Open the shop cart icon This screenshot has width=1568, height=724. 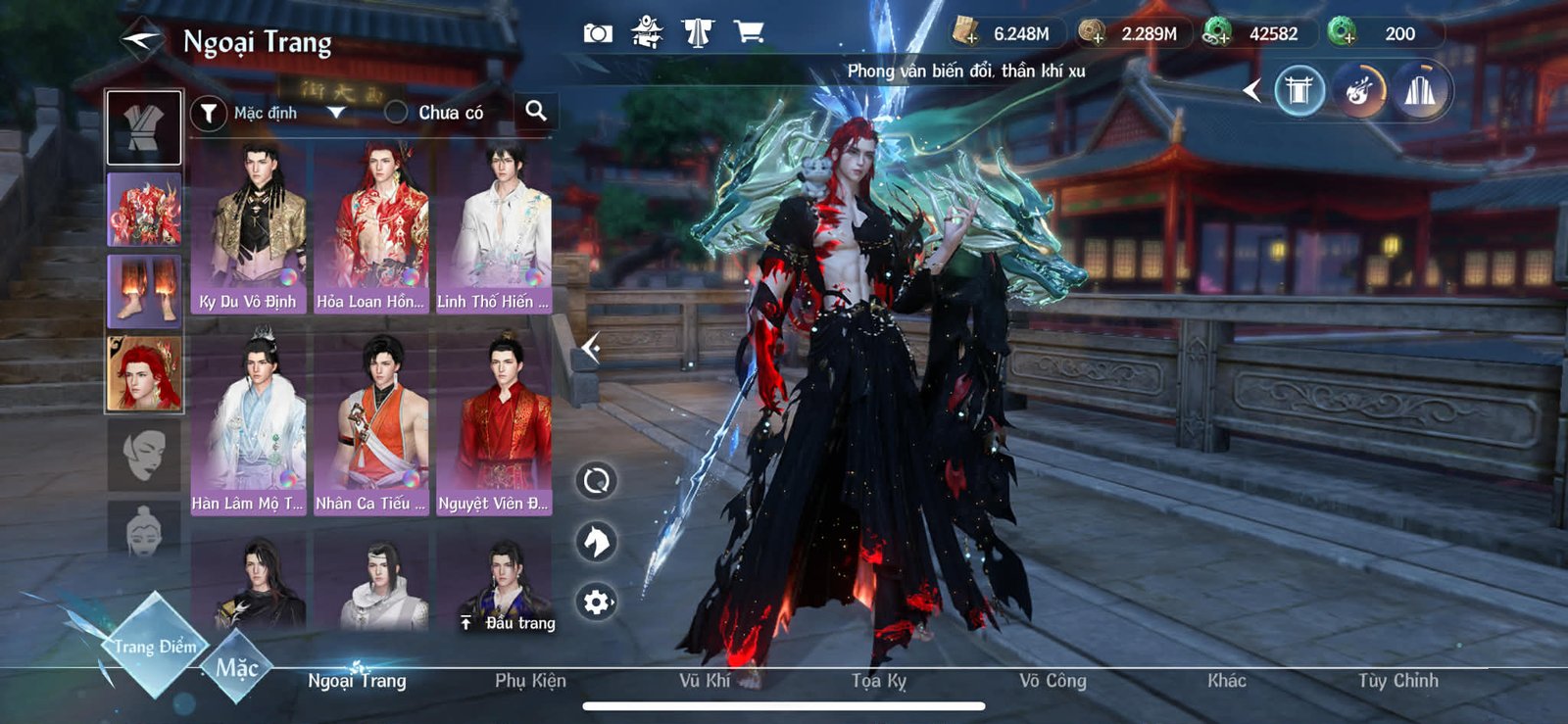tap(750, 31)
